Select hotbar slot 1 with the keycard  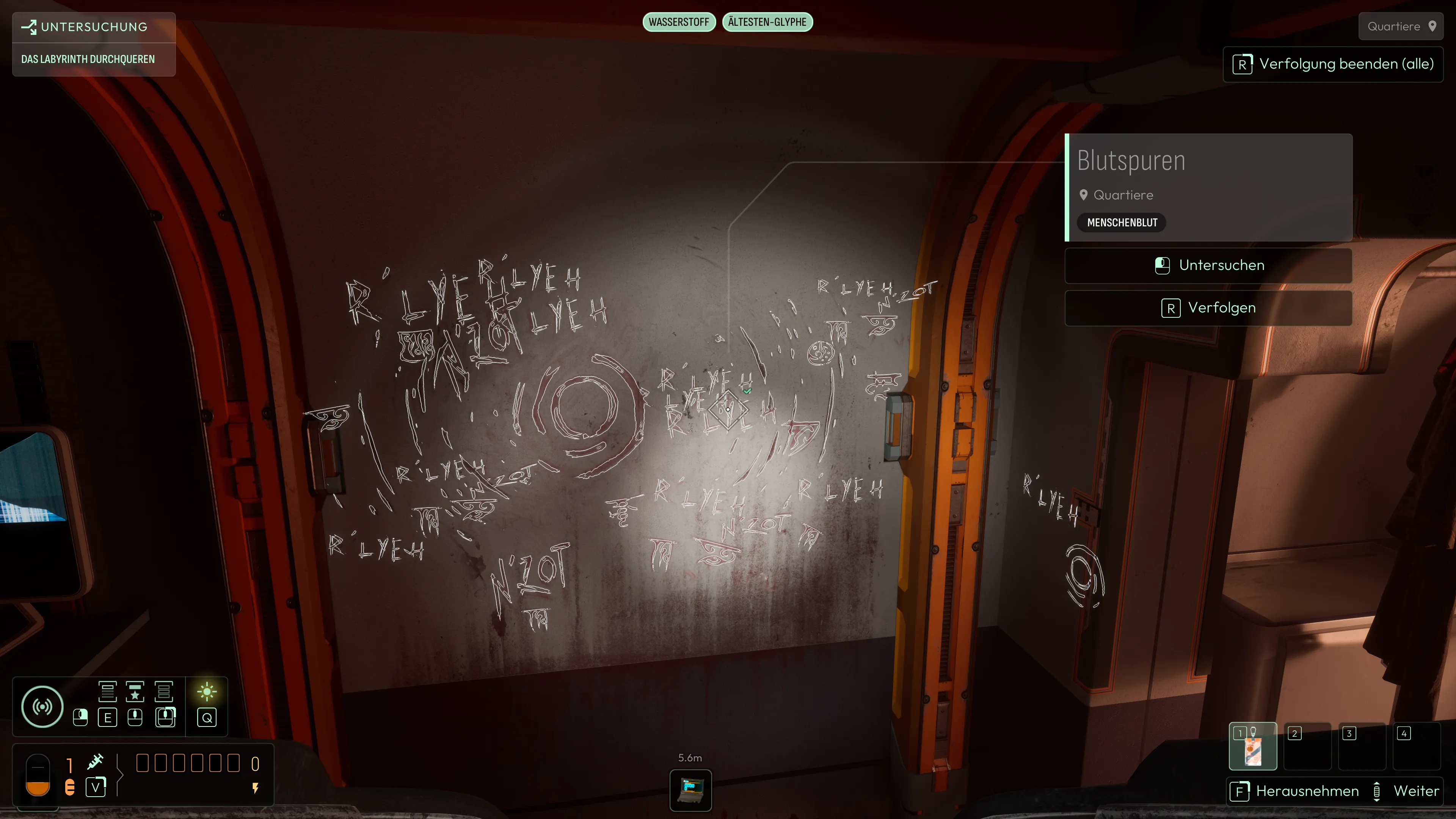pyautogui.click(x=1252, y=746)
